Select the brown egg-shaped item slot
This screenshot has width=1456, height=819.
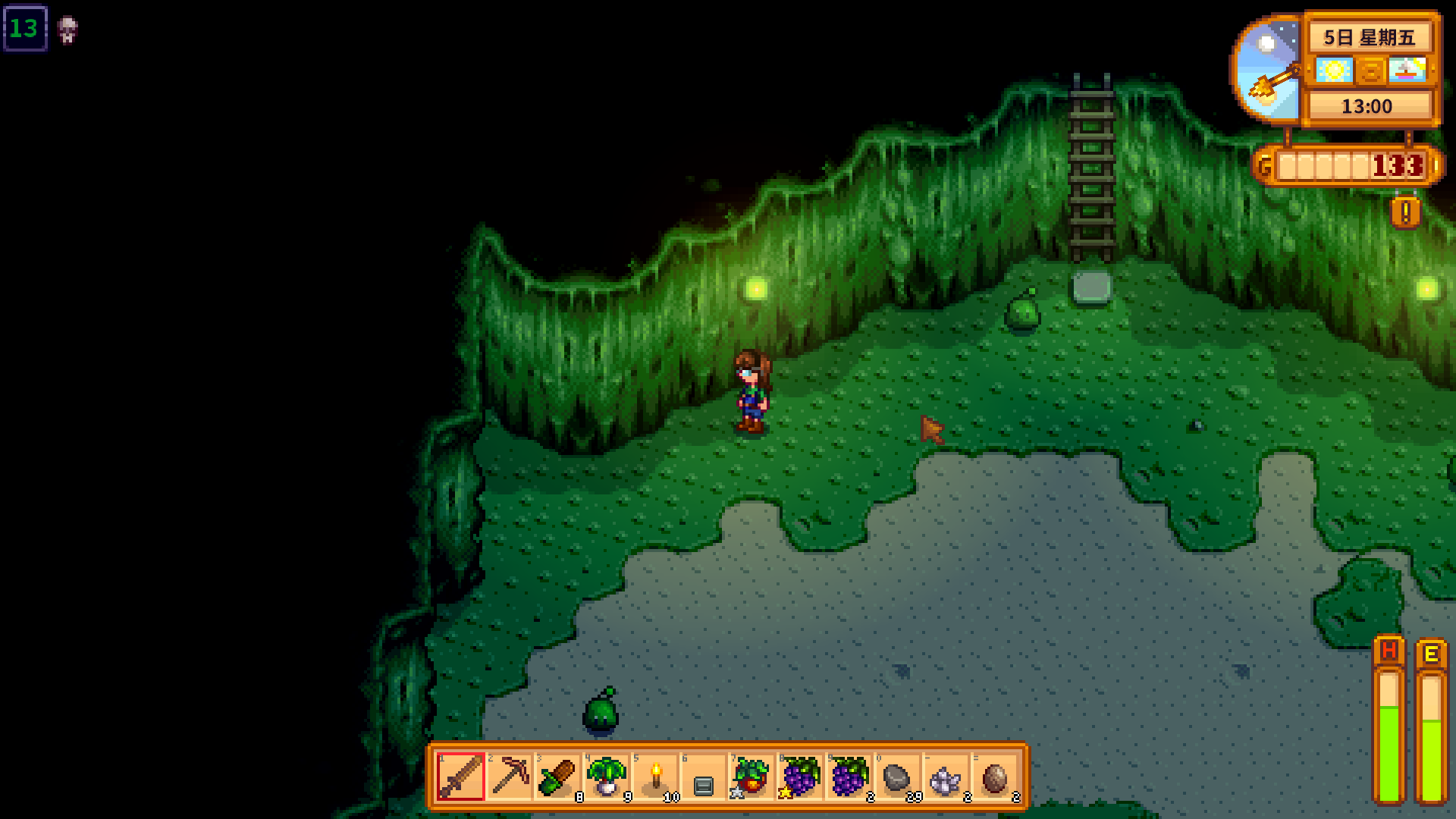tap(994, 777)
